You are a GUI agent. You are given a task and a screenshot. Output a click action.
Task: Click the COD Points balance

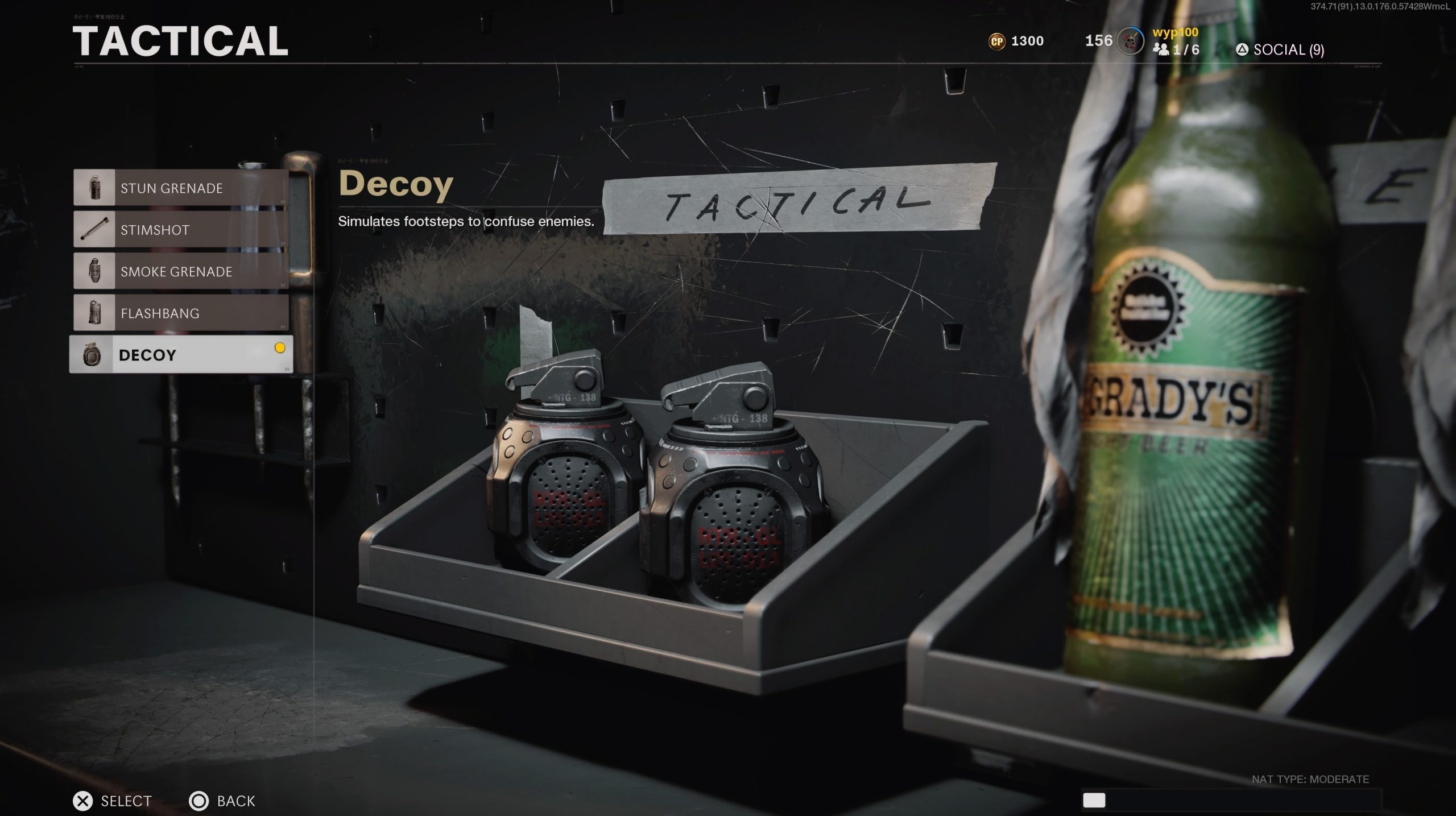[x=1016, y=41]
